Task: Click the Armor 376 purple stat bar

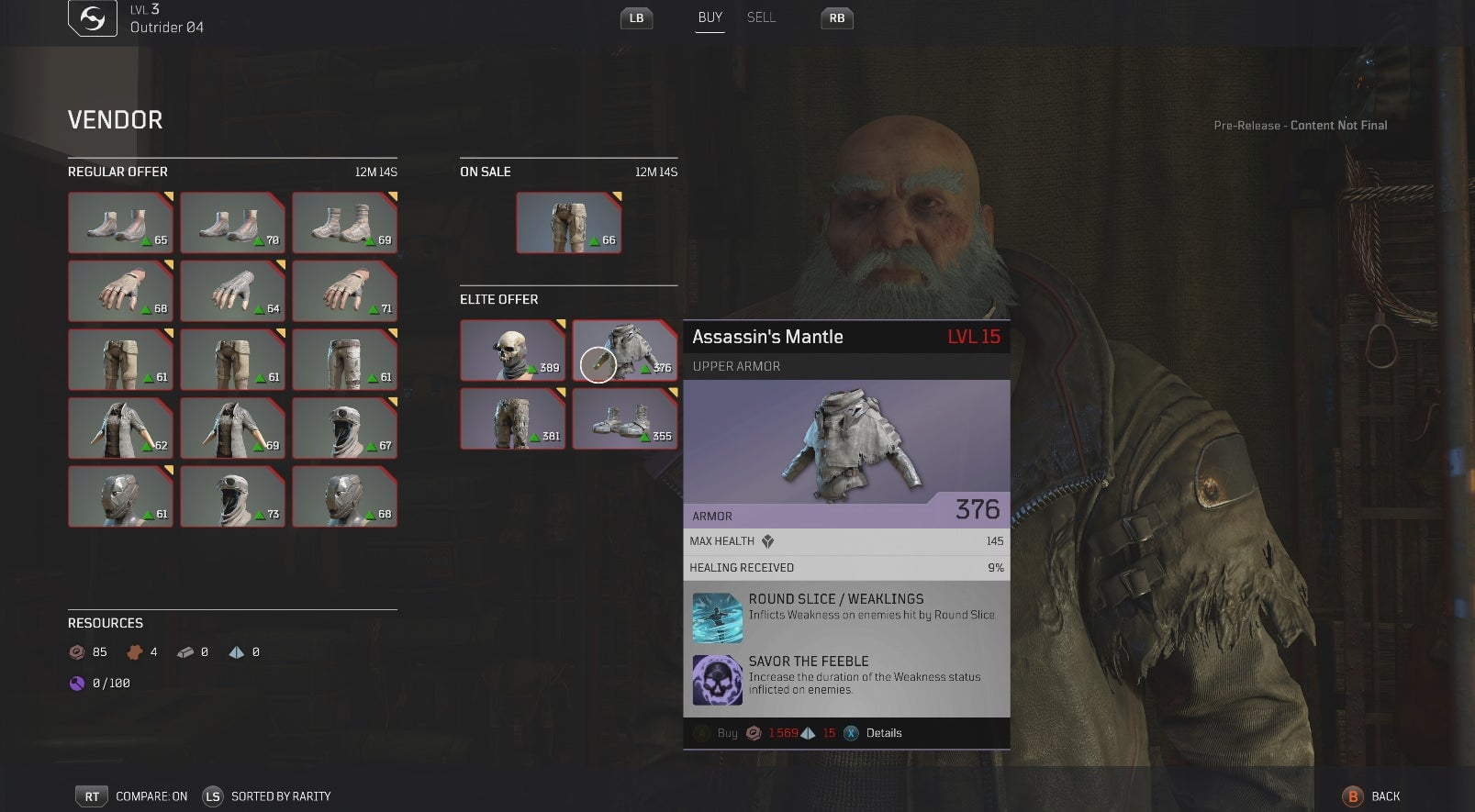Action: pyautogui.click(x=846, y=514)
